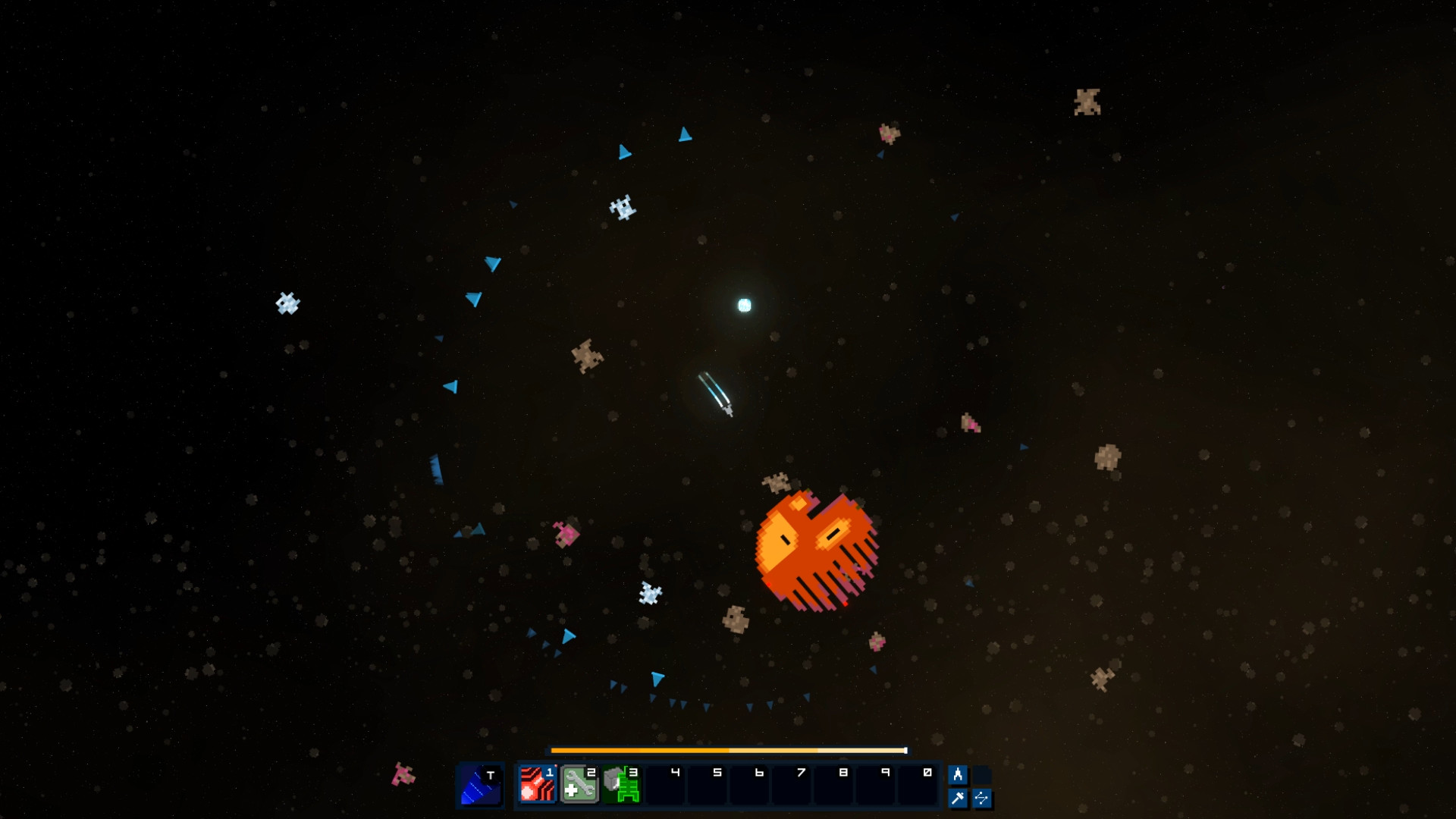Click the node connector icon bottom right
The height and width of the screenshot is (819, 1456).
tap(981, 797)
